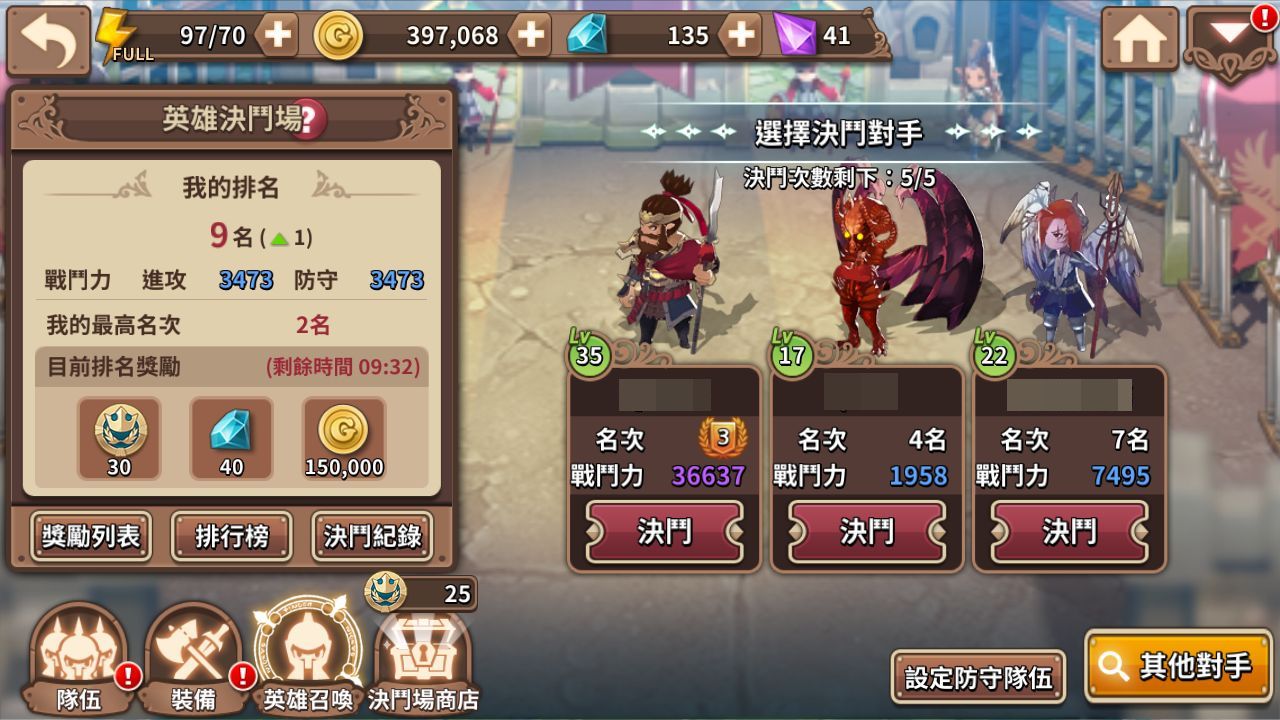The height and width of the screenshot is (720, 1280).
Task: Open the 獎勵列表 reward list
Action: click(x=89, y=537)
